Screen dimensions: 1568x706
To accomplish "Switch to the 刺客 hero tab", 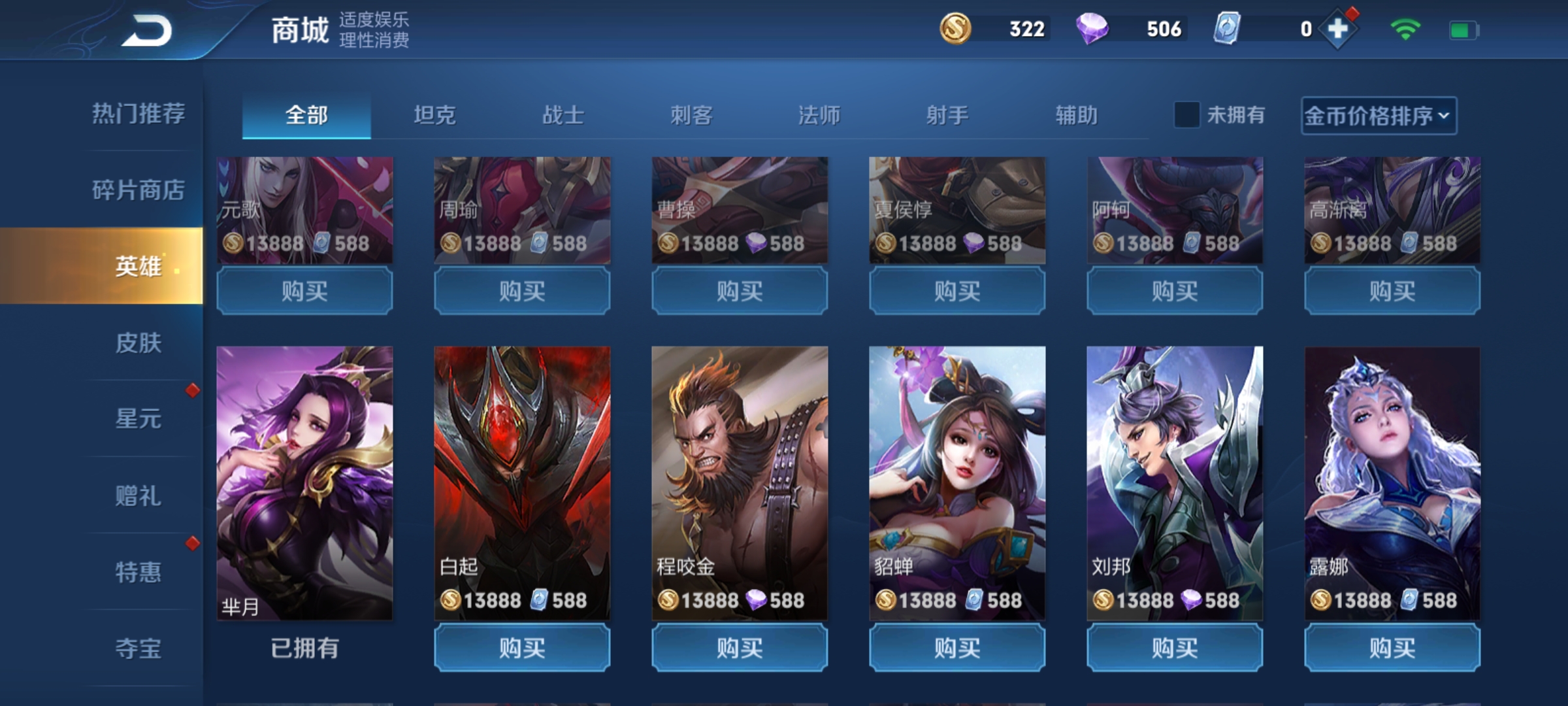I will (x=691, y=114).
